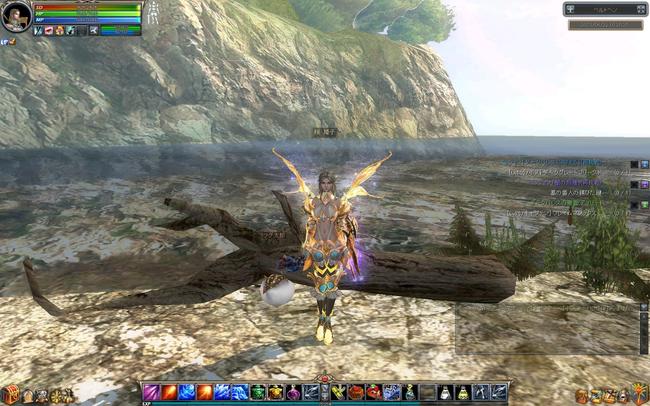Use the pink potion flask in hotbar
The width and height of the screenshot is (650, 406).
tap(293, 392)
